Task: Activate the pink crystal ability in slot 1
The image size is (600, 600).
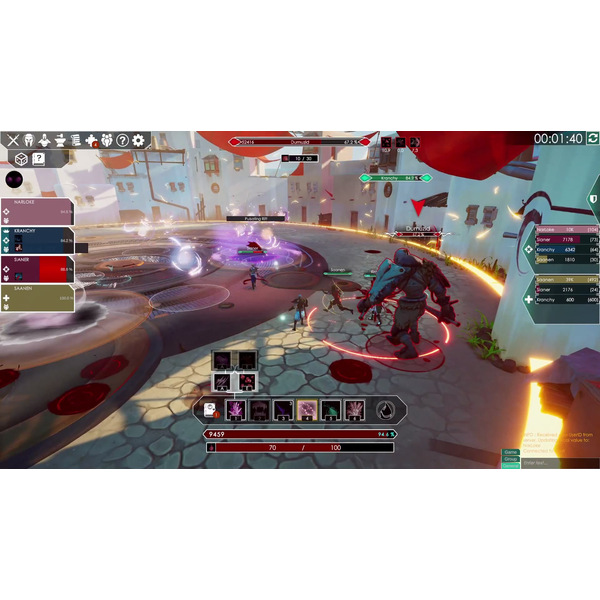Action: (x=236, y=409)
